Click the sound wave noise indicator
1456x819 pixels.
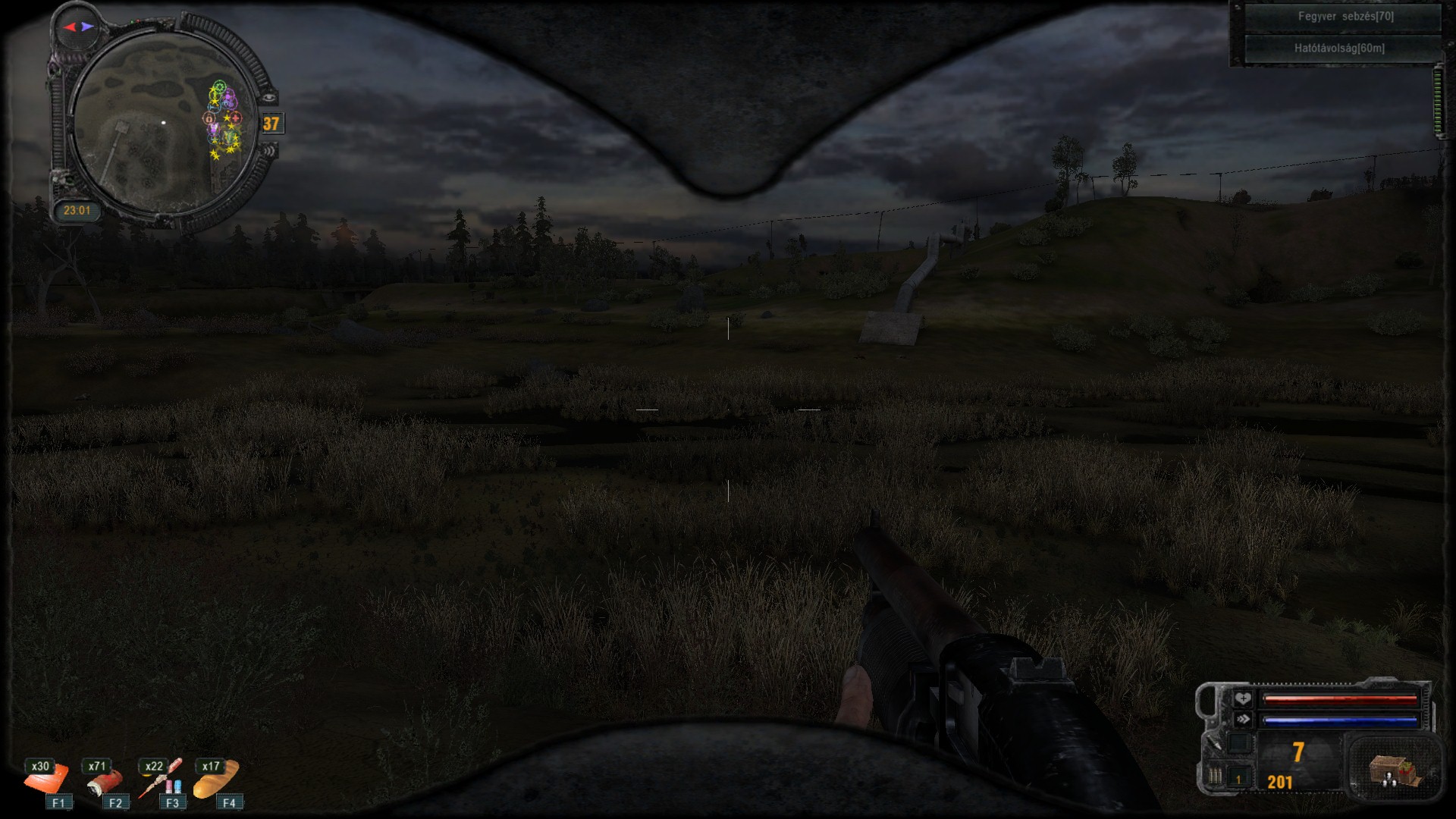coord(269,151)
